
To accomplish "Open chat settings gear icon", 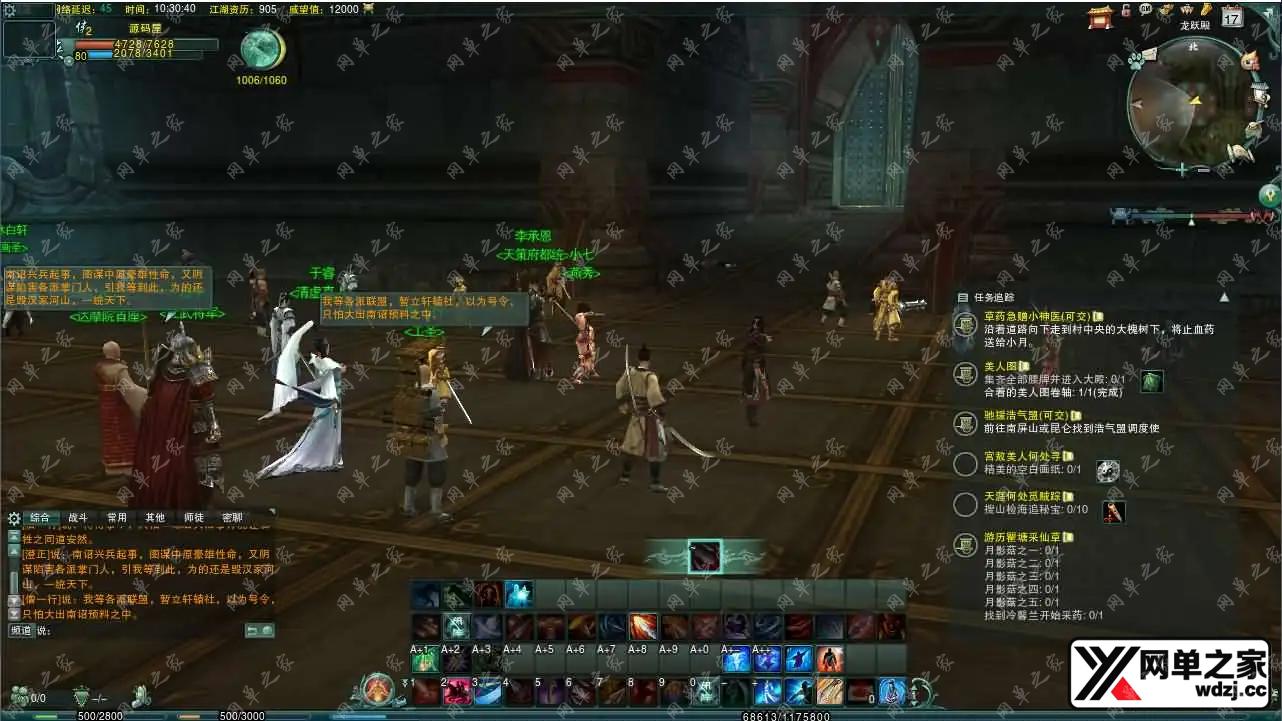I will (14, 518).
